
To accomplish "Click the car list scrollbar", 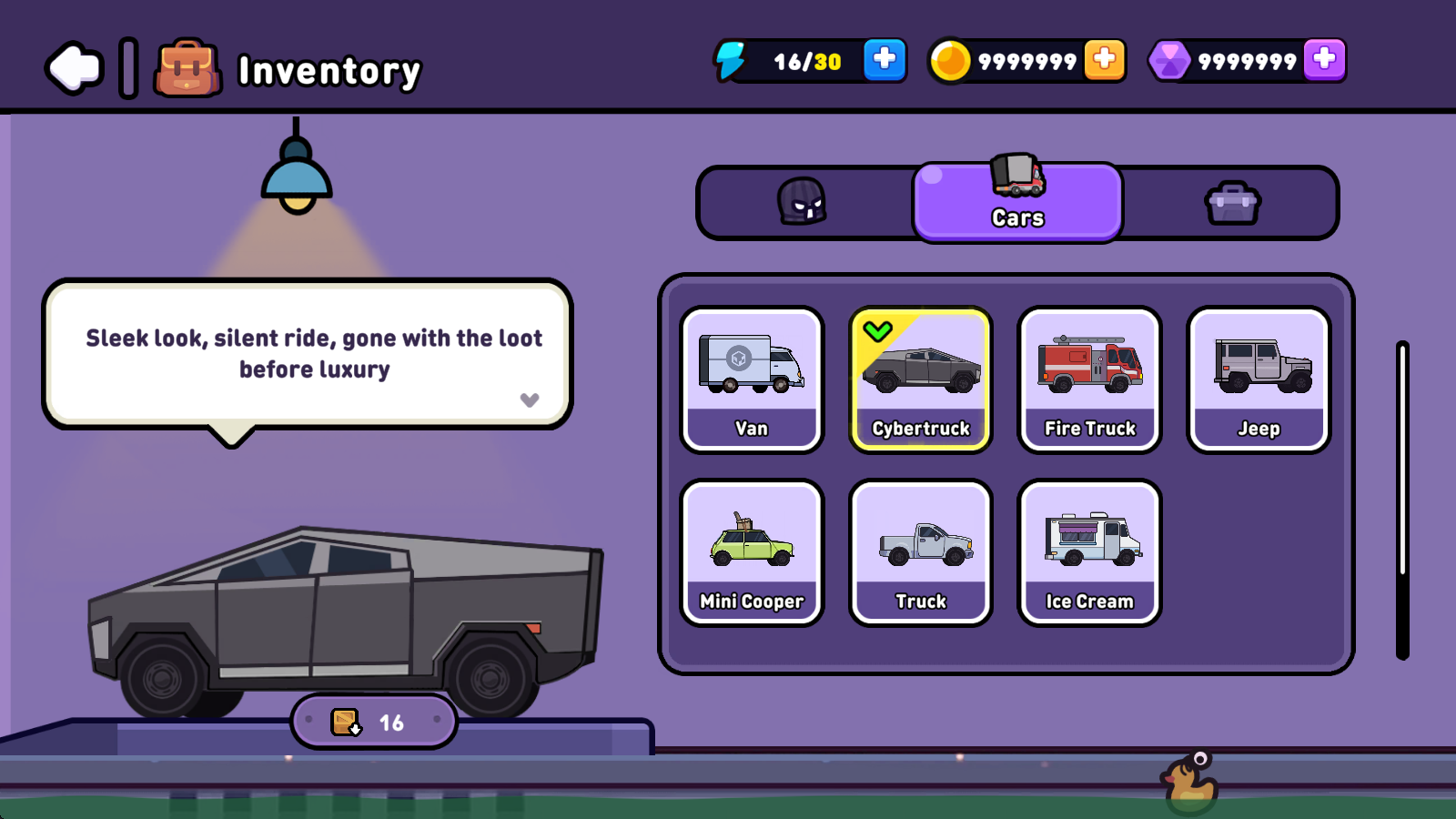I will click(1402, 499).
